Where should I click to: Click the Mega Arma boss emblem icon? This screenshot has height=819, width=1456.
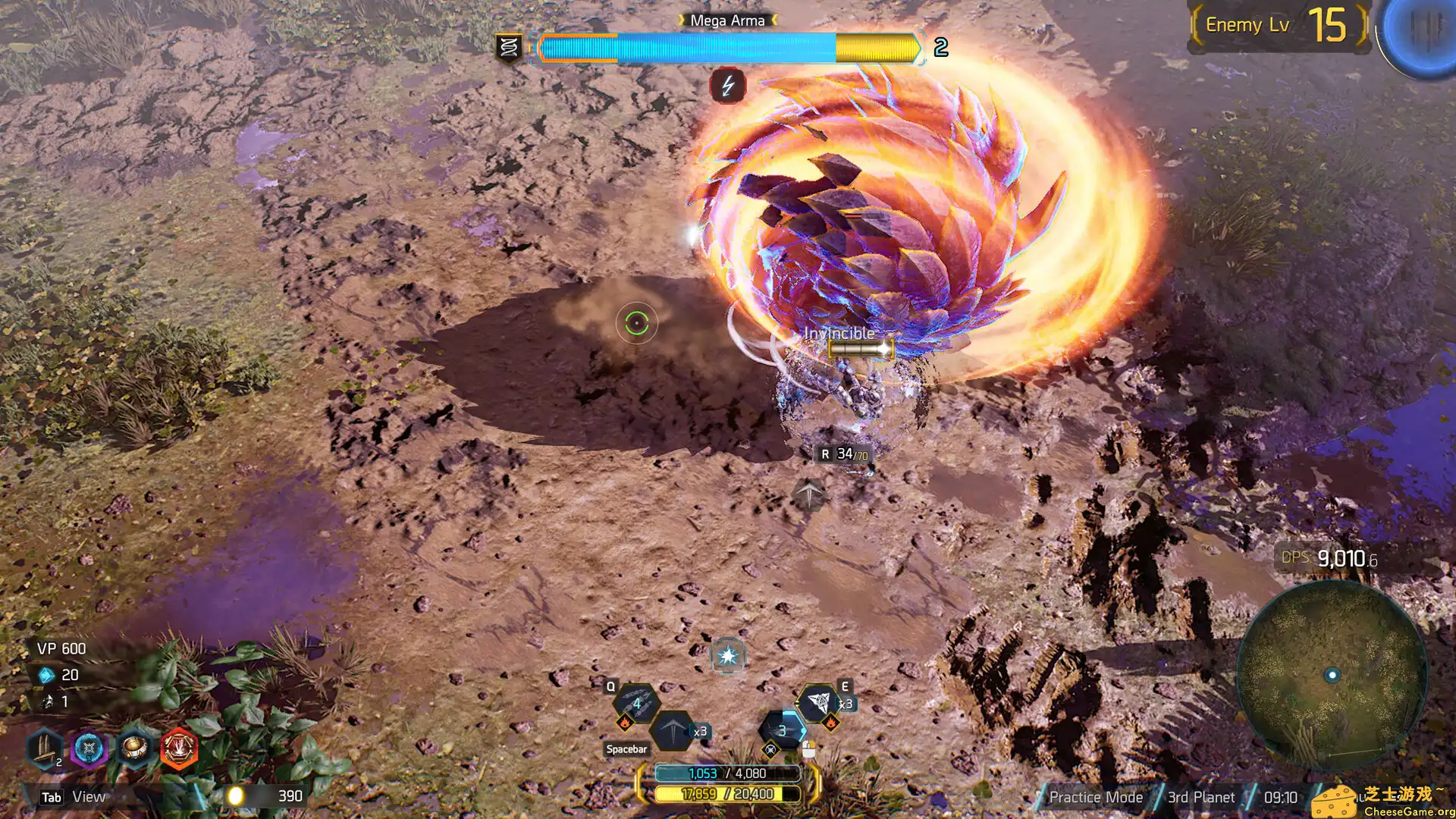click(509, 48)
